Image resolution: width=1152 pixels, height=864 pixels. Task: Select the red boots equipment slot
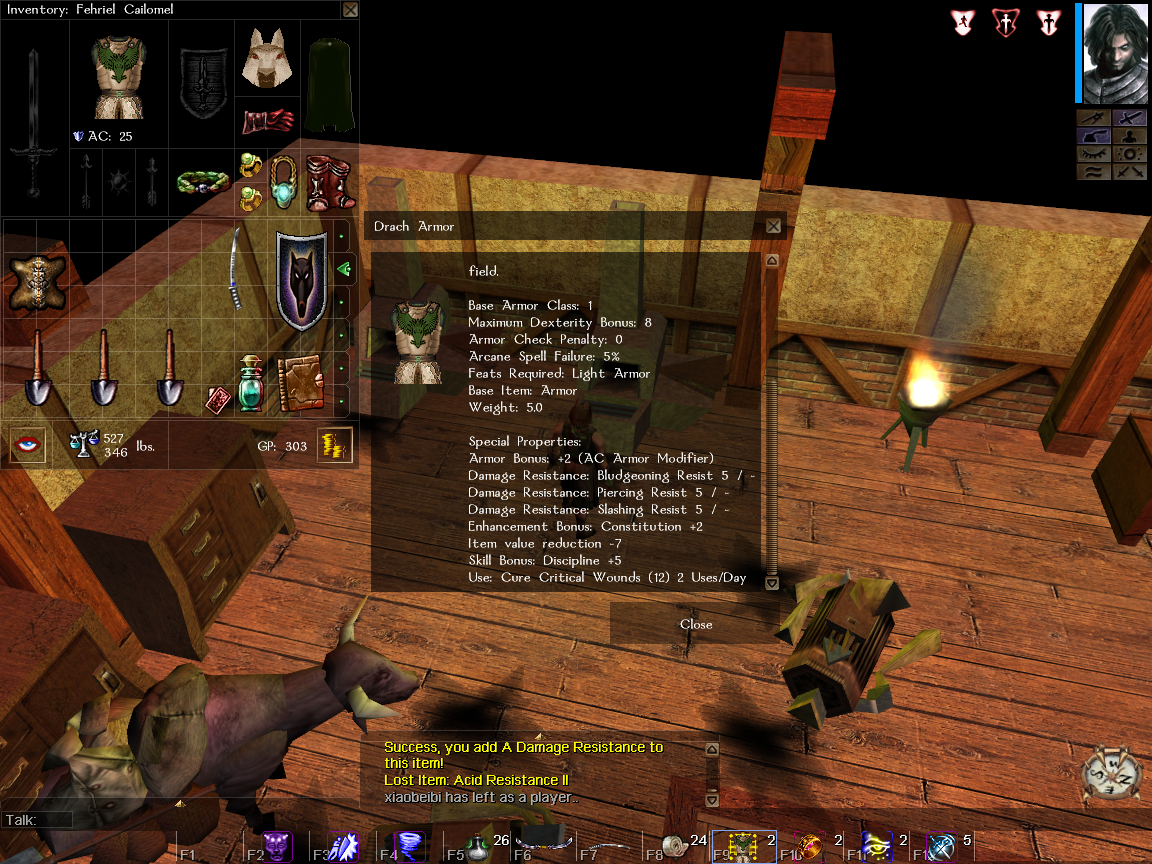pyautogui.click(x=323, y=181)
